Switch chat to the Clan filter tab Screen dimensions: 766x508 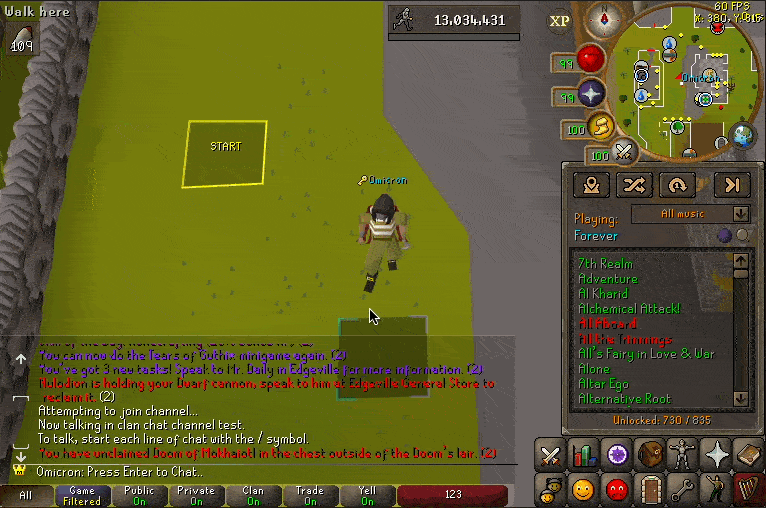[x=253, y=495]
